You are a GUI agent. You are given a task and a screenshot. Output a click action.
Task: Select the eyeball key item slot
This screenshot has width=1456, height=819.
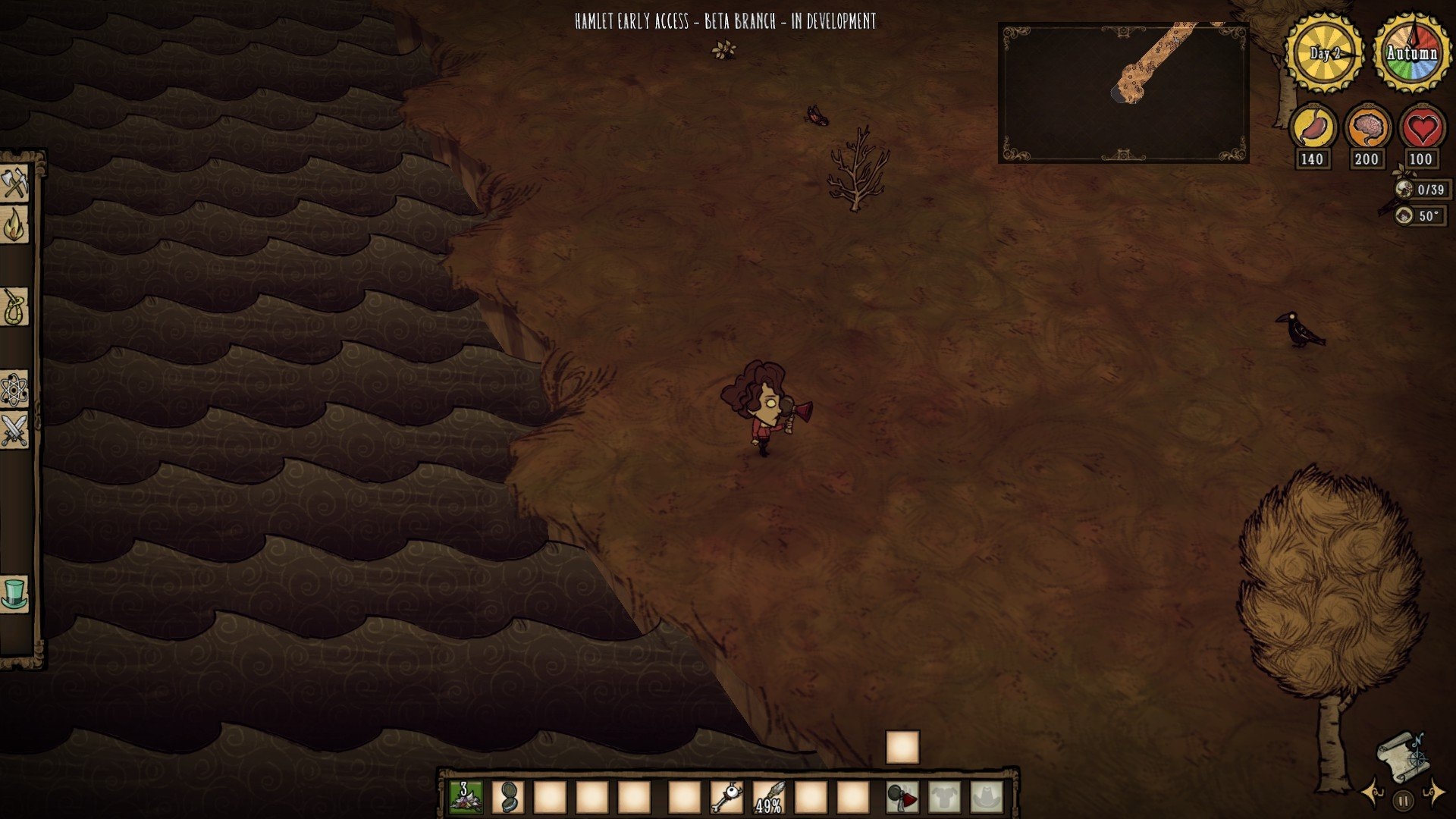tap(726, 797)
